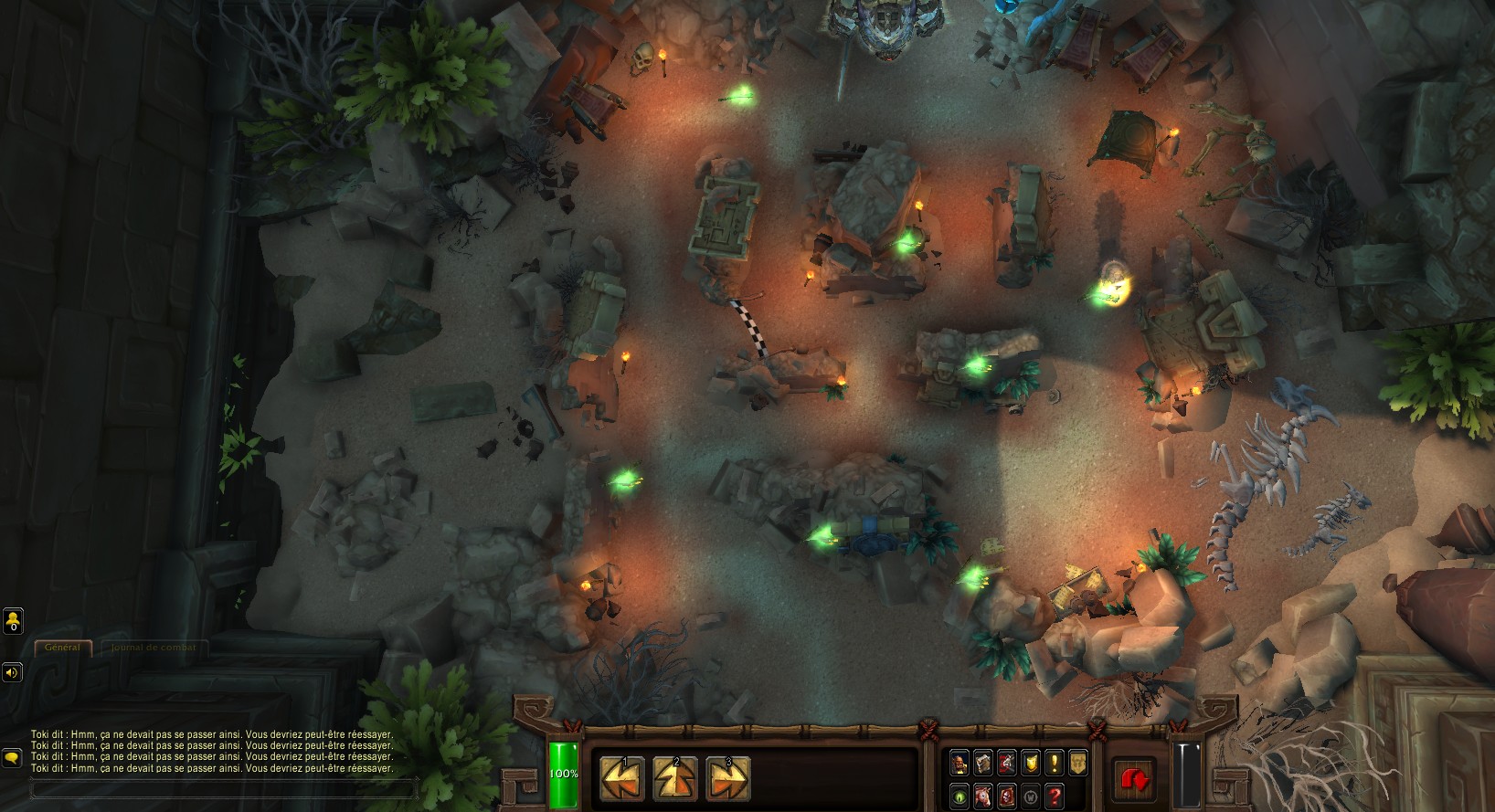Switch to the Général chat tab
This screenshot has width=1495, height=812.
pos(62,648)
